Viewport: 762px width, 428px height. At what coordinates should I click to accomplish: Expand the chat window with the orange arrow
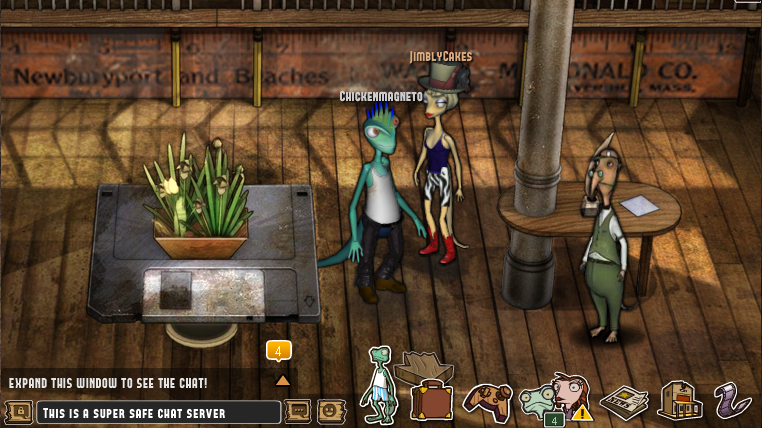coord(282,380)
